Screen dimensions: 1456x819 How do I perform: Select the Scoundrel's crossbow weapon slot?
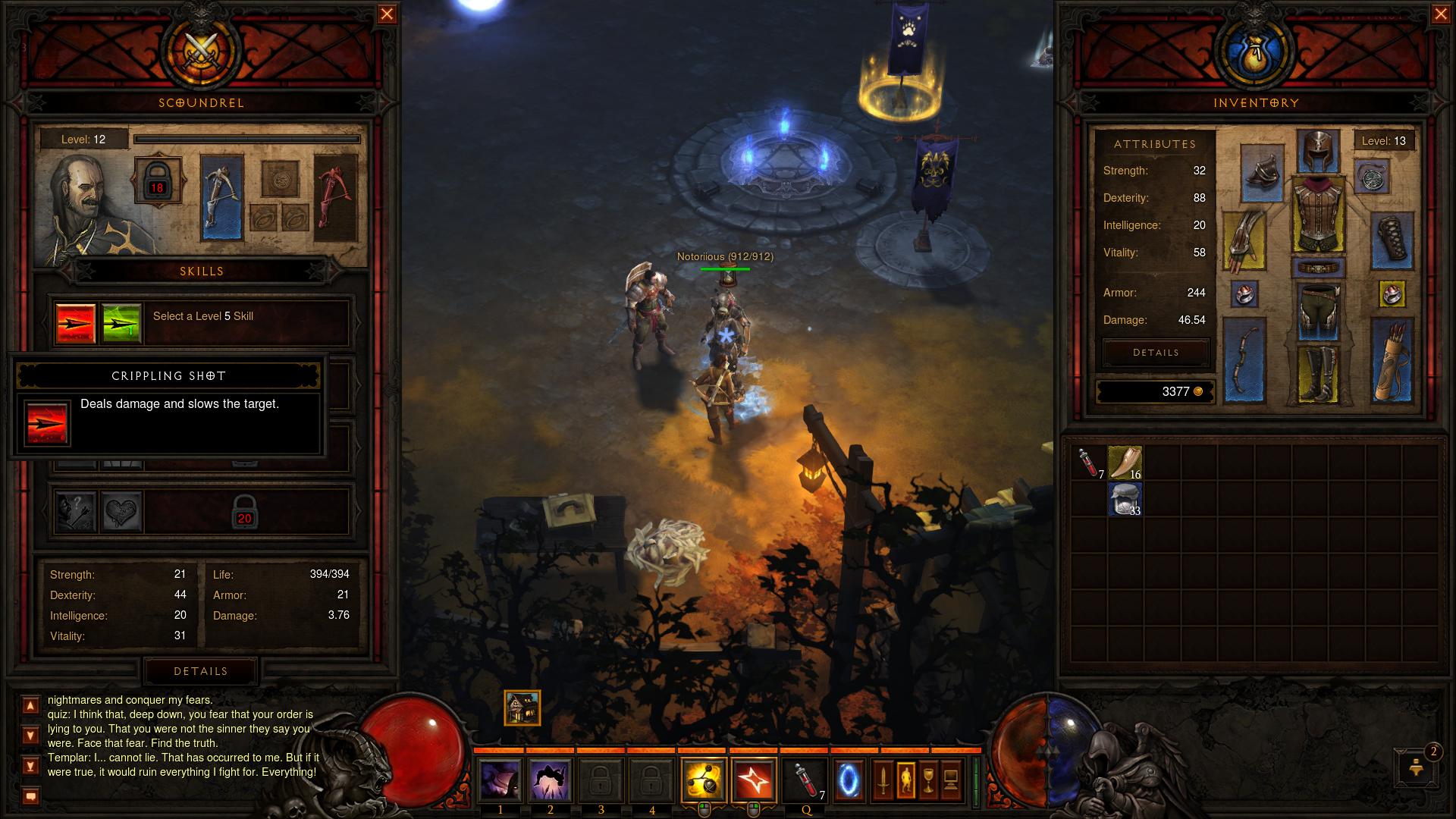(x=222, y=197)
